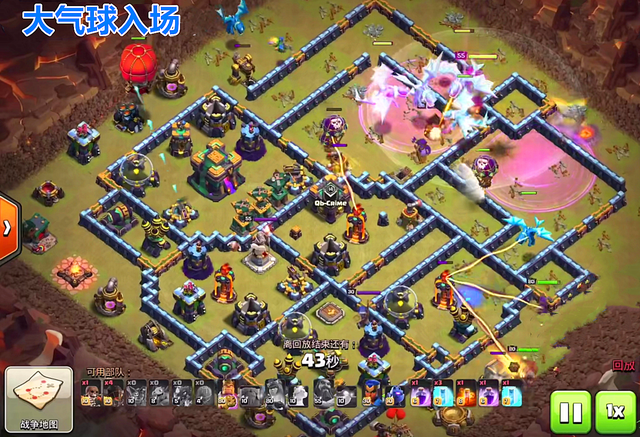Pause the replay playback
This screenshot has width=640, height=437.
pyautogui.click(x=570, y=412)
